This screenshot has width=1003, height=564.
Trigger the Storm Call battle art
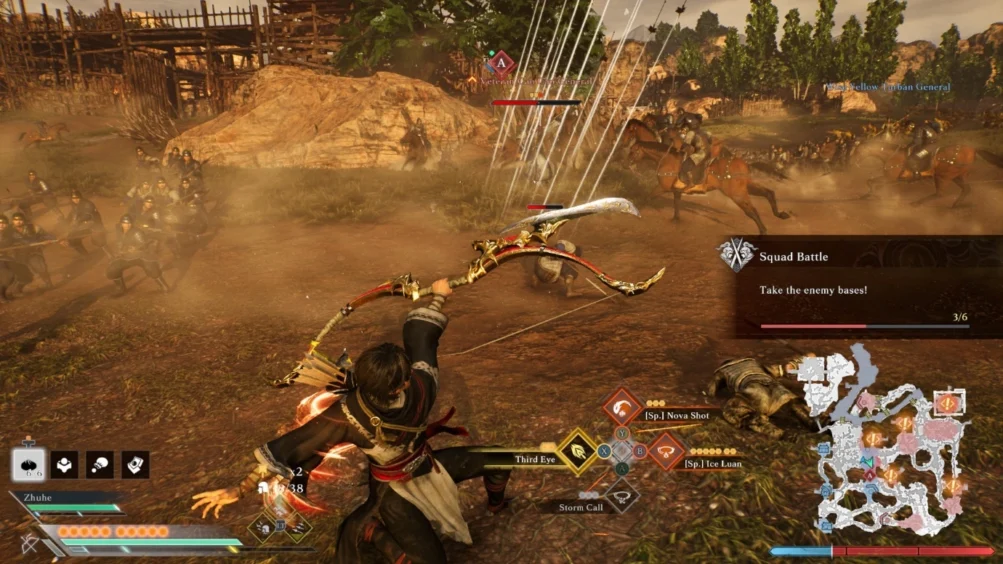point(622,494)
